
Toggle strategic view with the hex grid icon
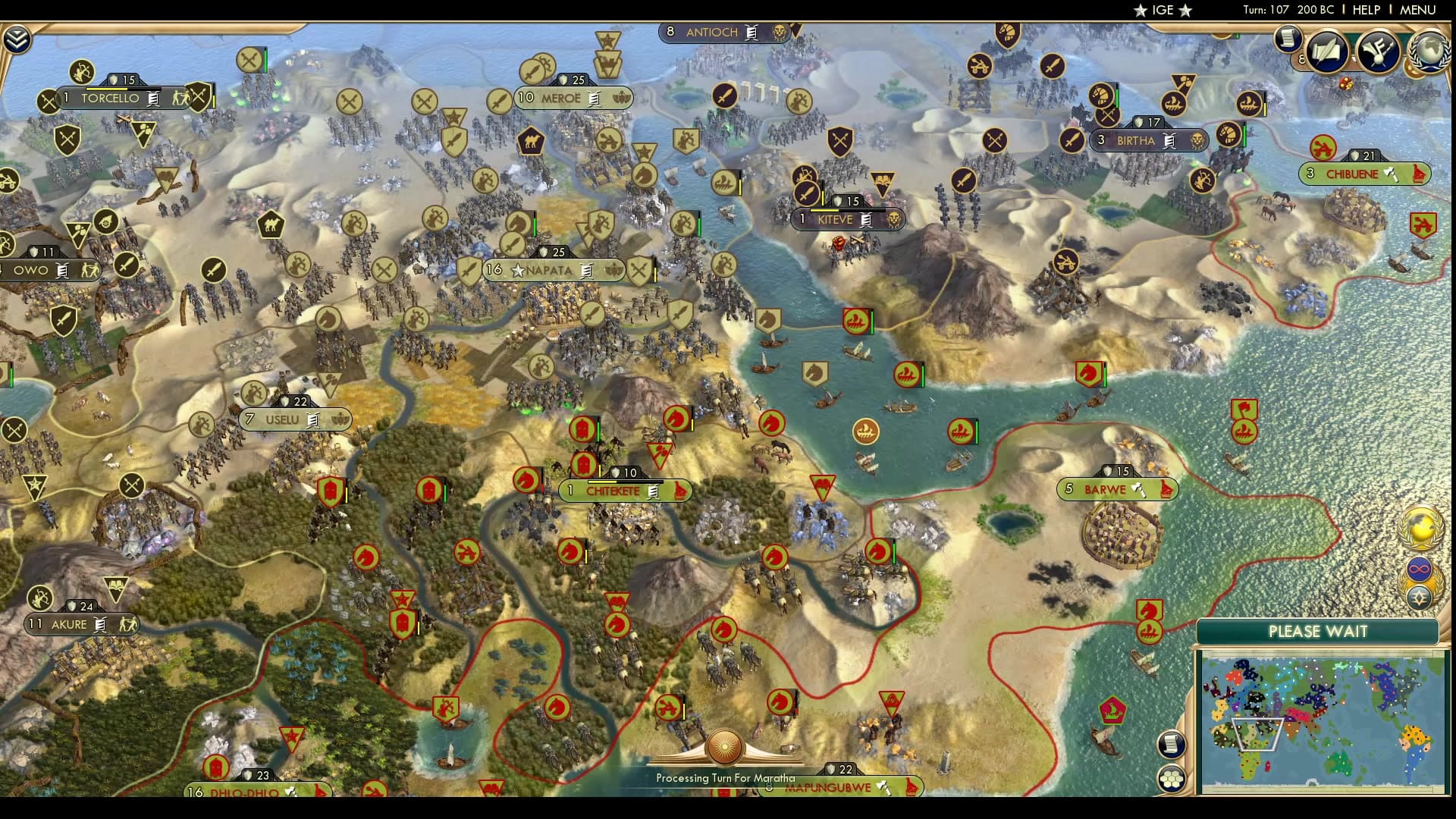click(x=1171, y=777)
